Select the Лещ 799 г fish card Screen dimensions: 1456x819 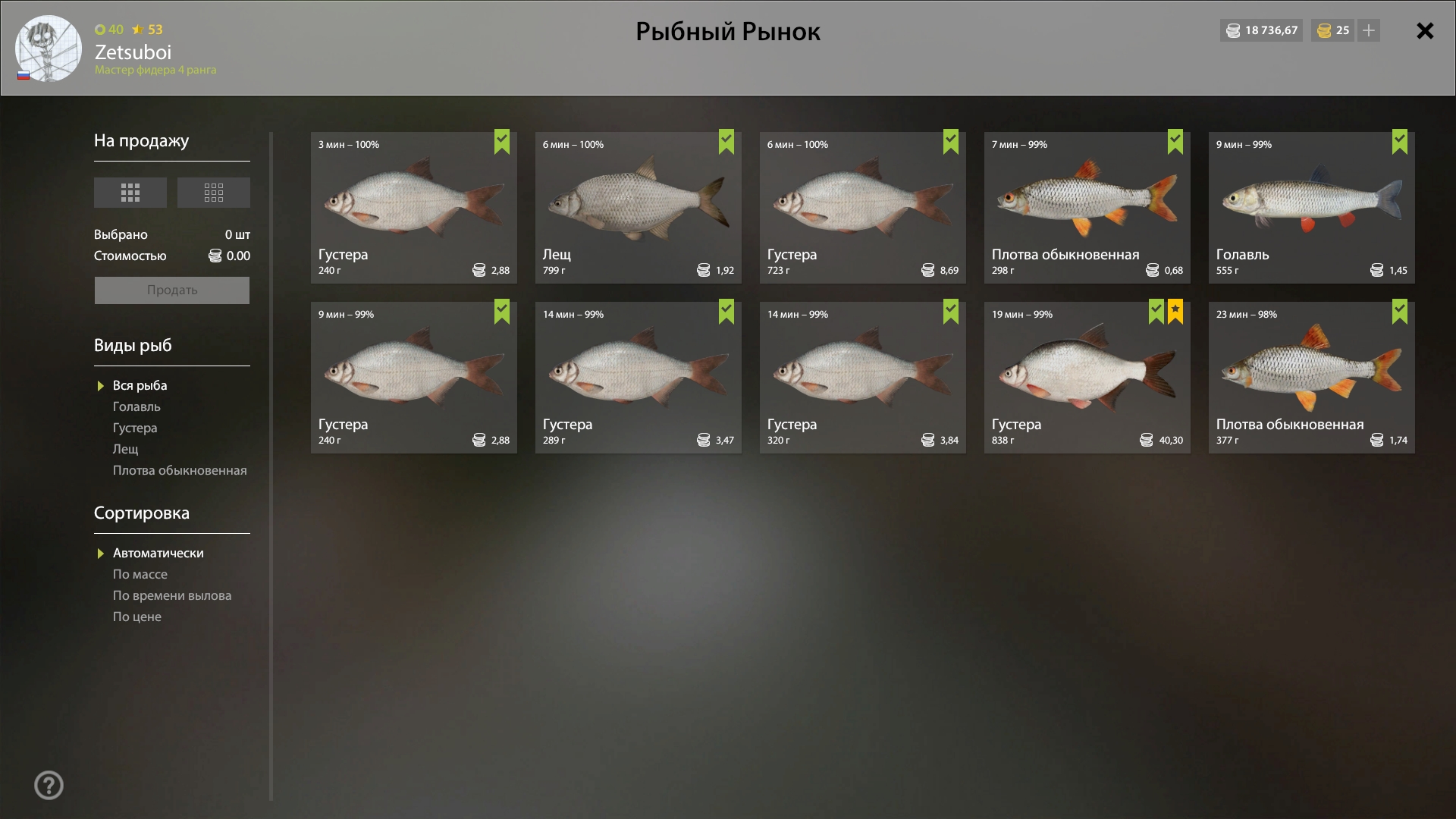coord(638,208)
